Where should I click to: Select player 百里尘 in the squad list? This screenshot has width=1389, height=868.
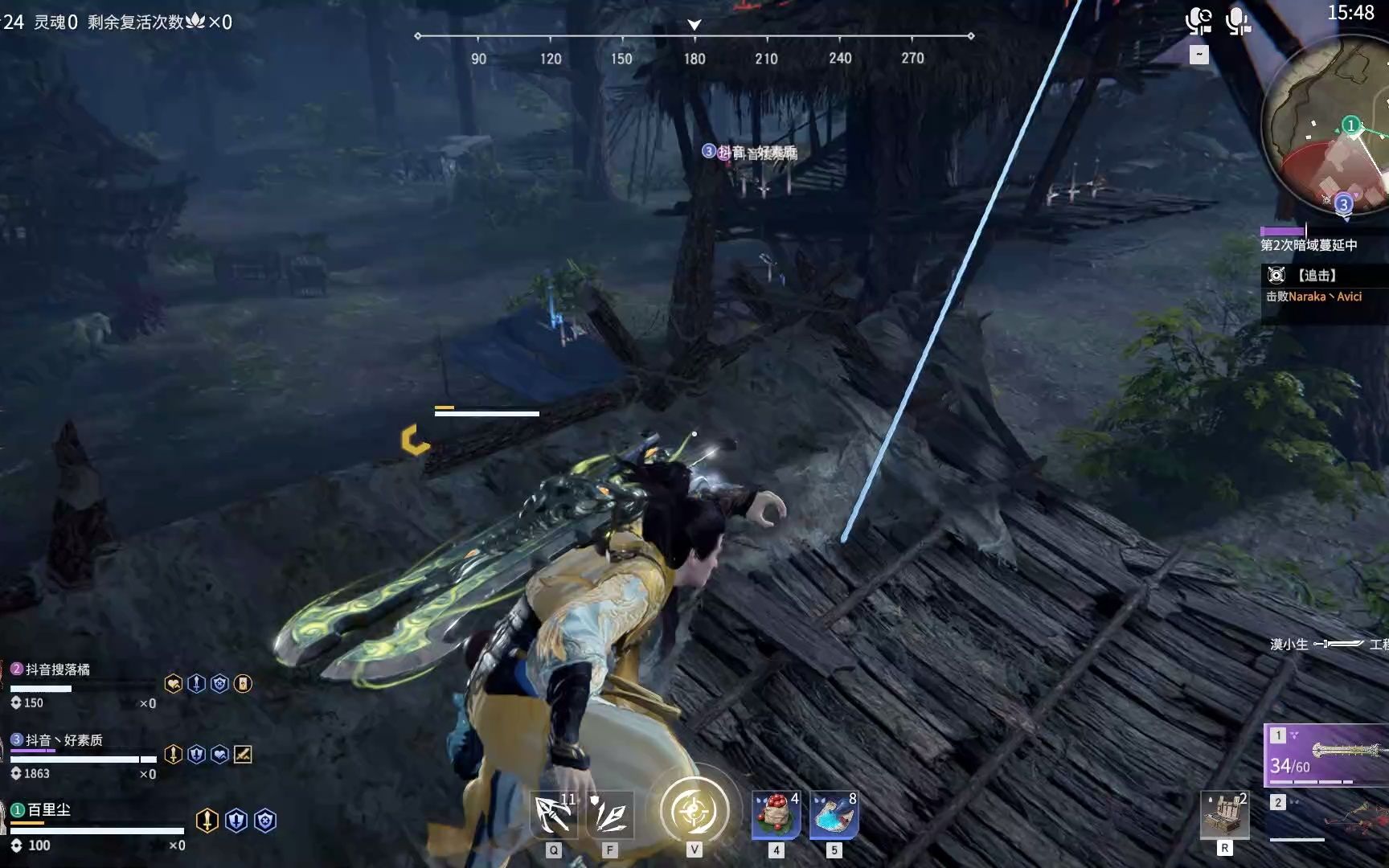pos(50,810)
